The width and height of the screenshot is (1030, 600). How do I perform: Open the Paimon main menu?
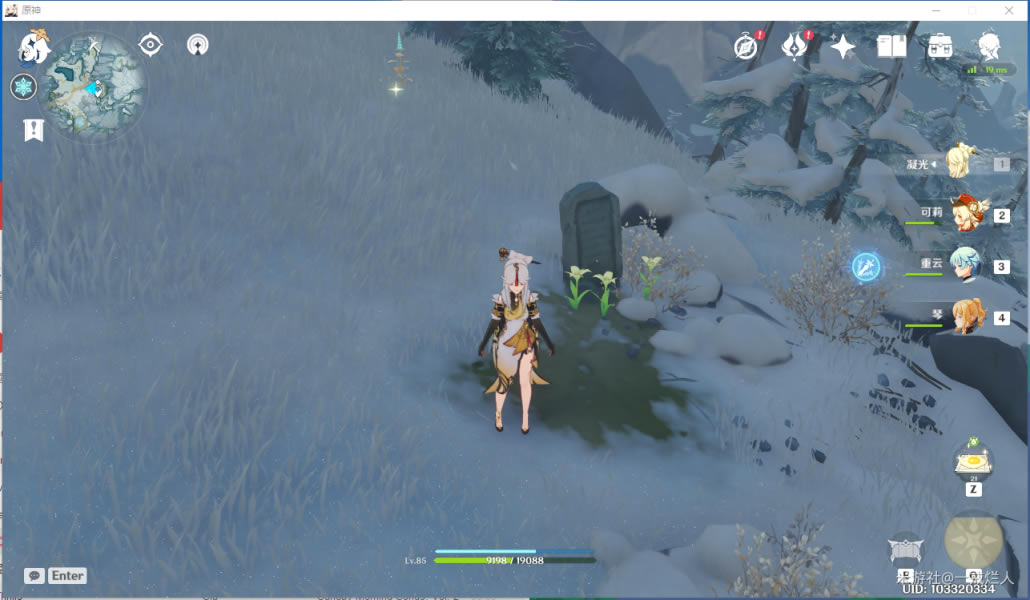[x=35, y=47]
